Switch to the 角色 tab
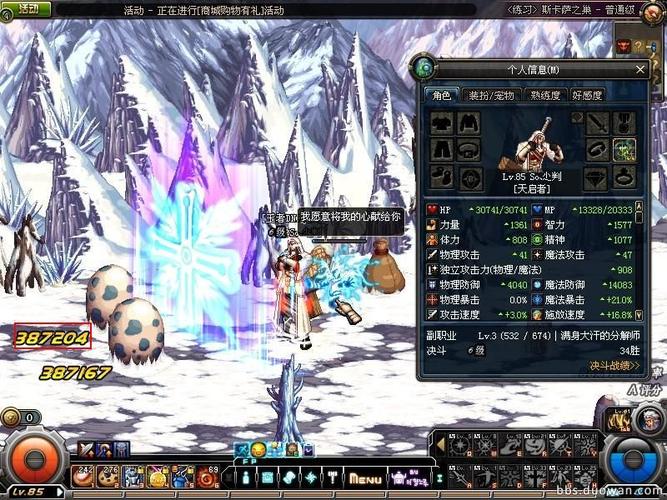 [440, 95]
